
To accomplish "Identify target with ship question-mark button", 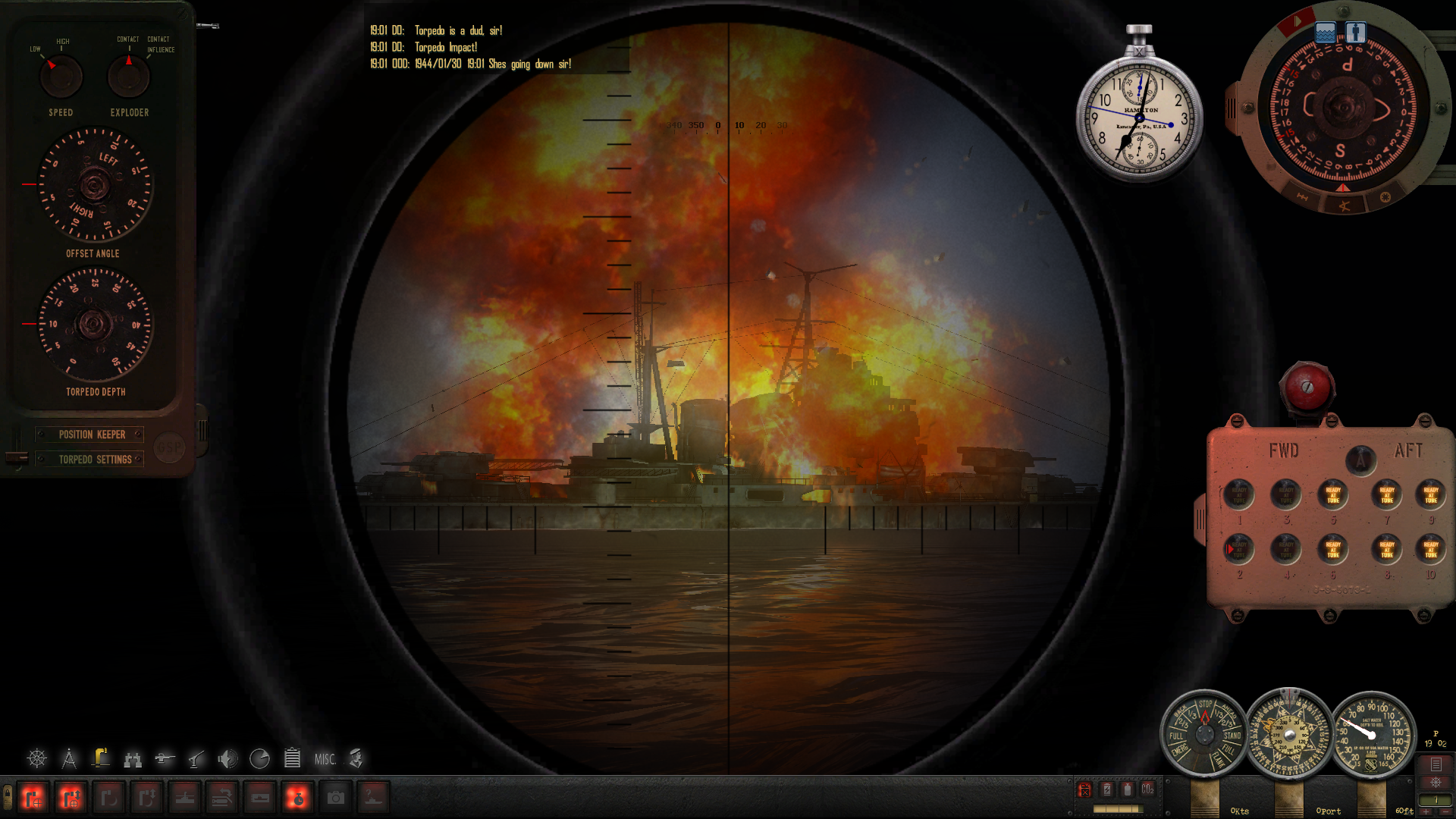I will 373,798.
